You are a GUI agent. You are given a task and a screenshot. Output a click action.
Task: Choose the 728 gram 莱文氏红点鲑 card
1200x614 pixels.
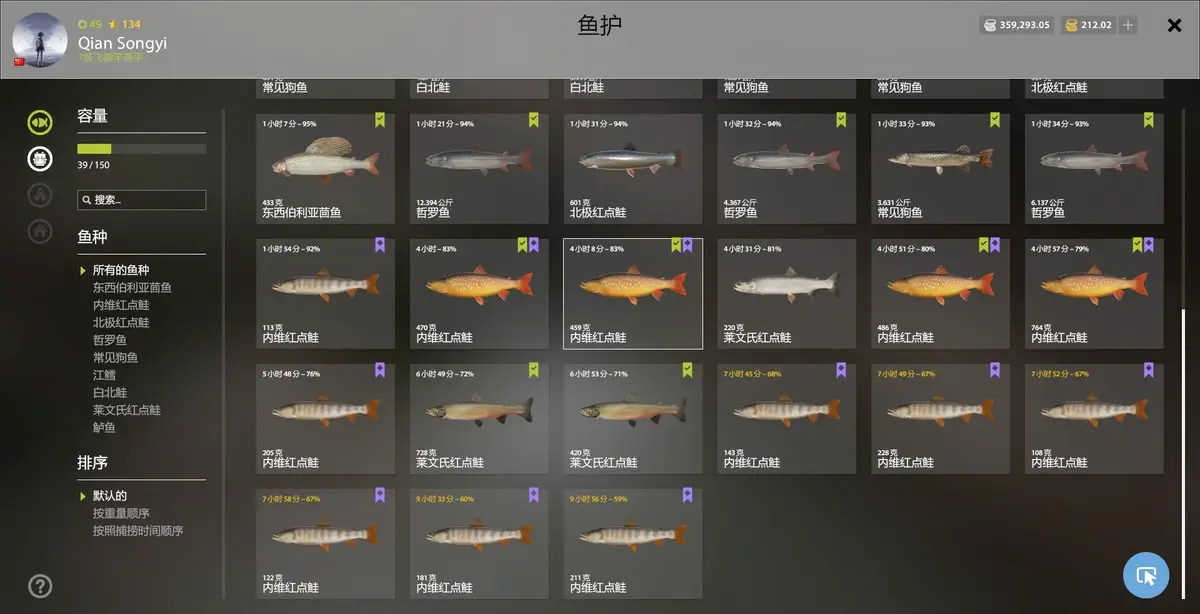(479, 418)
